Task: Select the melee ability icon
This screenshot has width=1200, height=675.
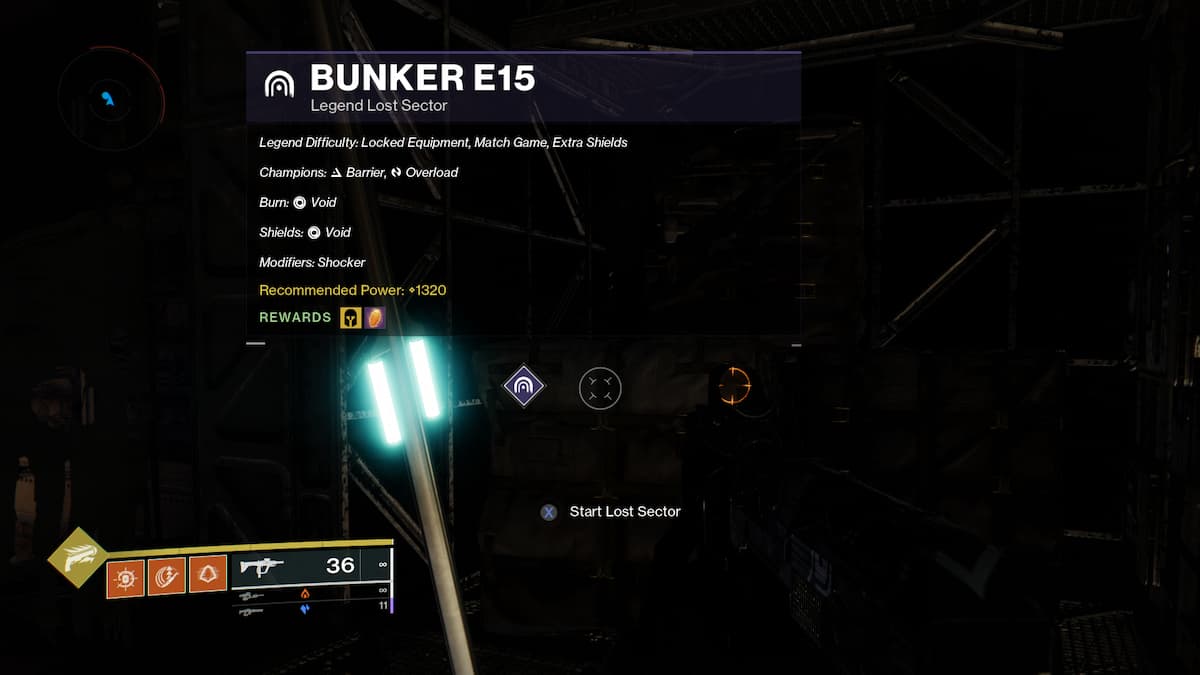Action: [166, 576]
